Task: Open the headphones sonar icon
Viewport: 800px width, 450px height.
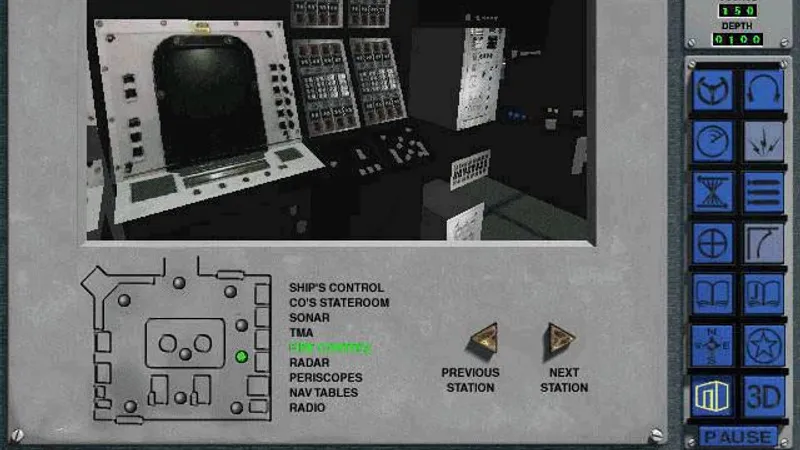Action: click(x=764, y=90)
